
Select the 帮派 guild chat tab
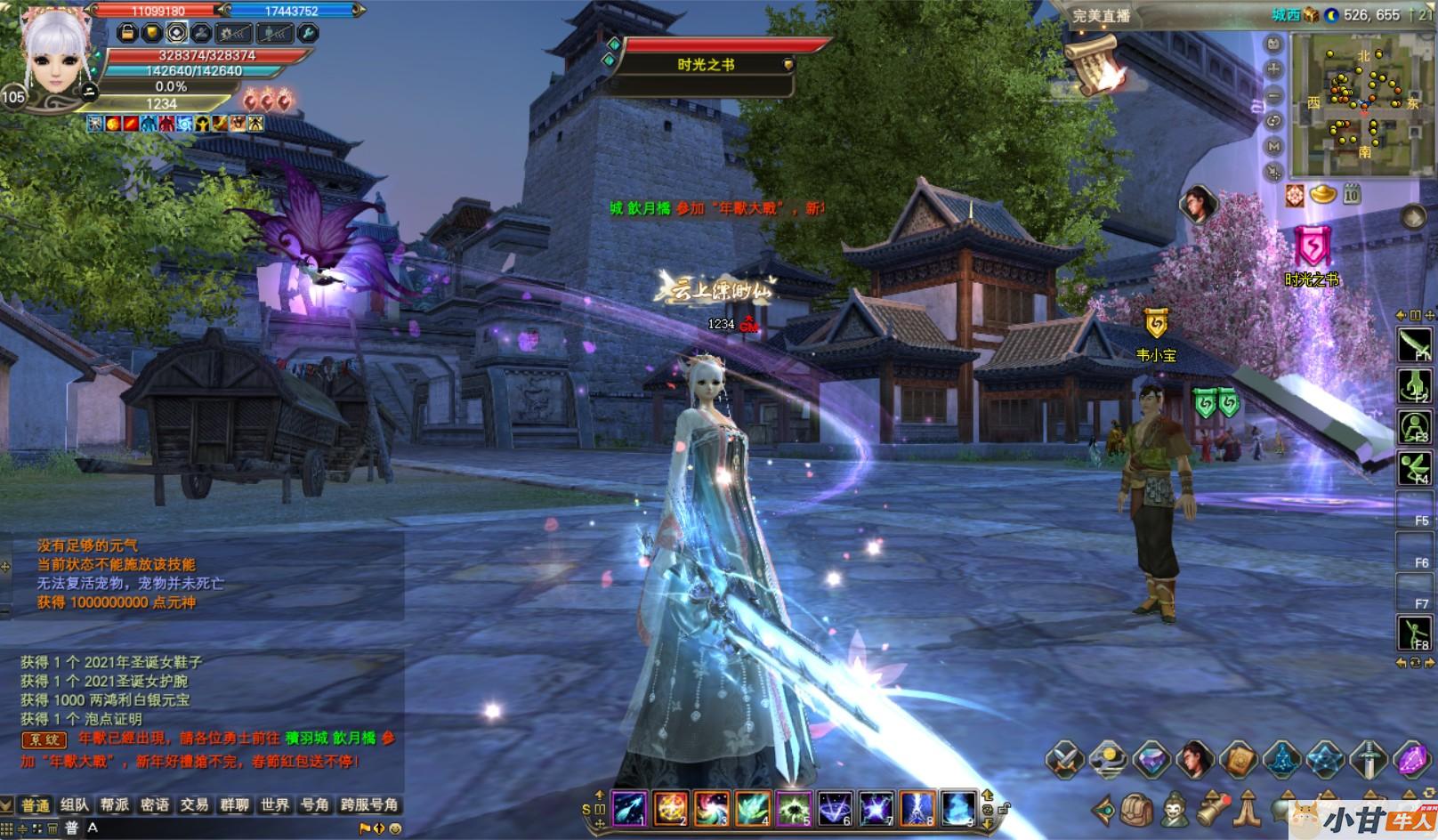pyautogui.click(x=115, y=804)
